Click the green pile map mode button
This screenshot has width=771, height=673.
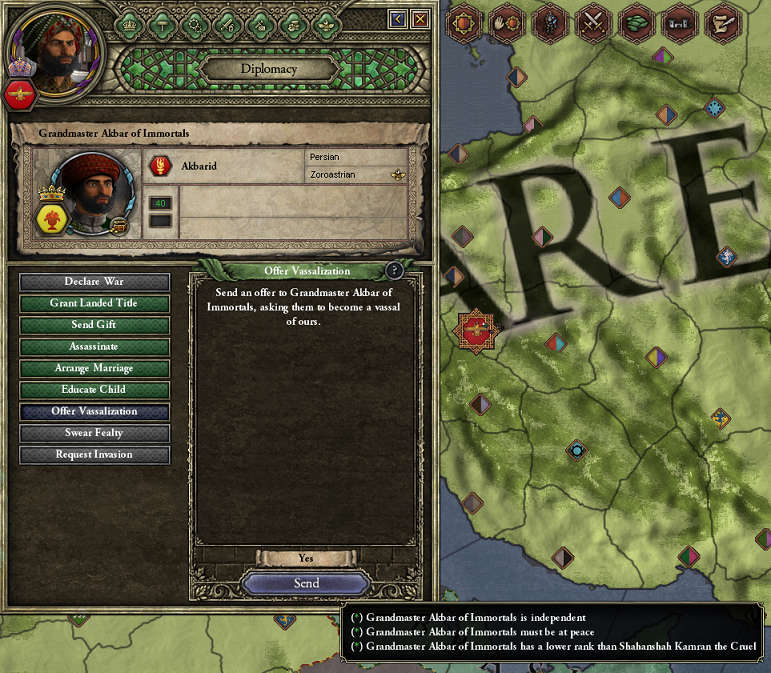pos(636,22)
